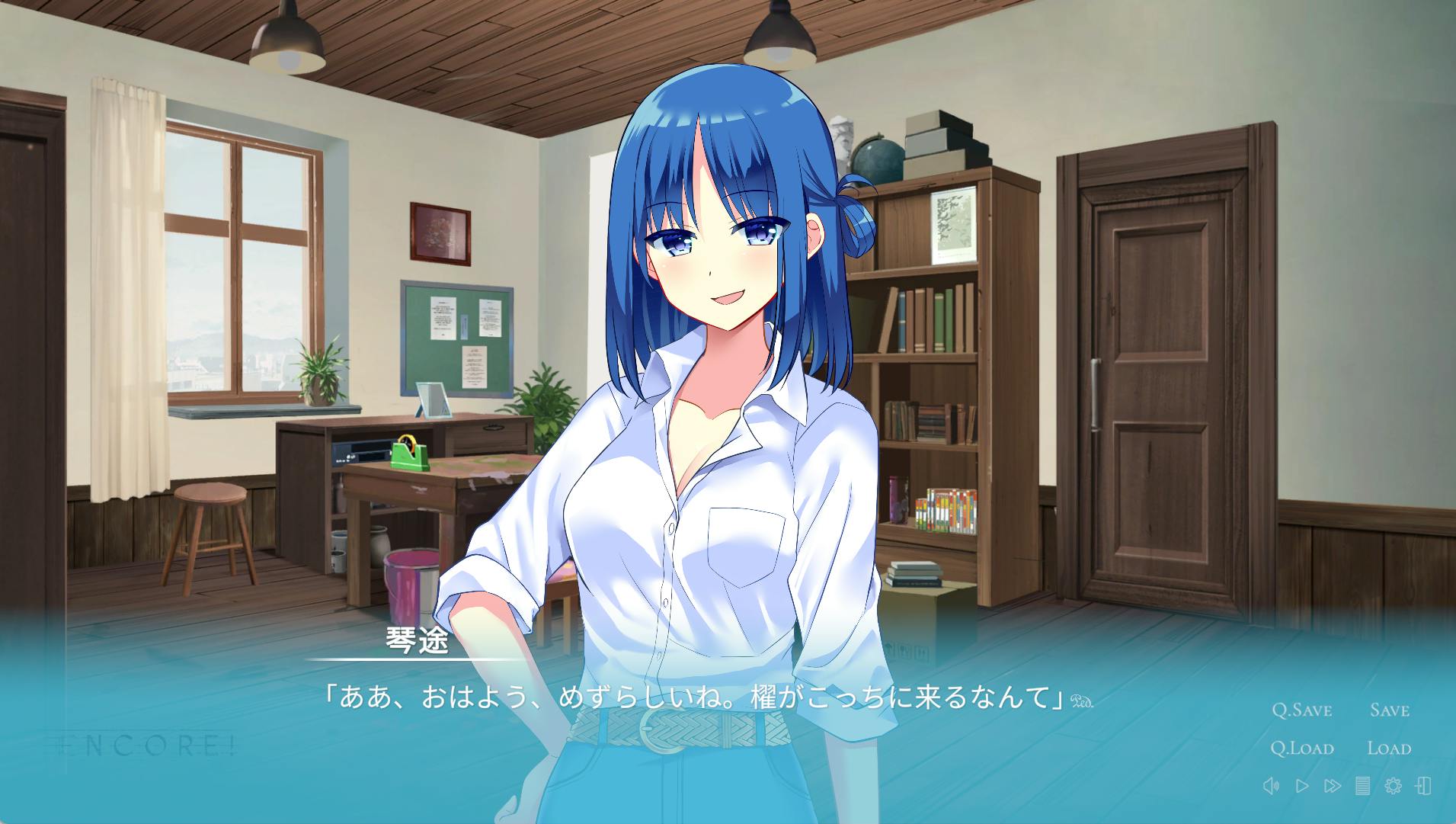This screenshot has width=1456, height=824.
Task: Quick load using Q.Load
Action: pyautogui.click(x=1301, y=749)
